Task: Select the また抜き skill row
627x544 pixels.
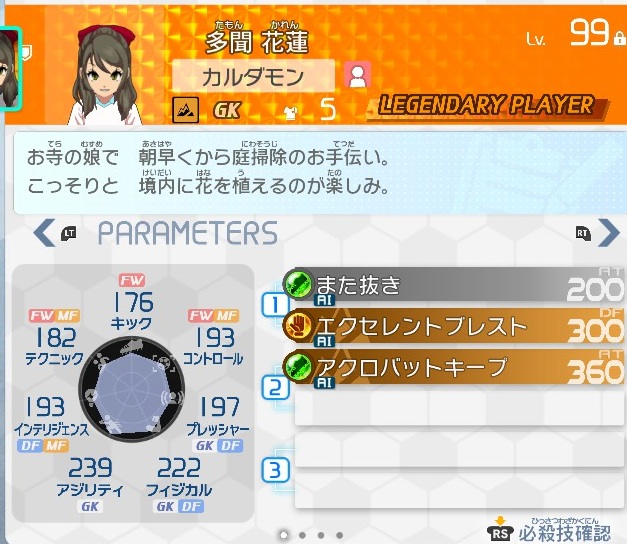Action: pos(450,286)
